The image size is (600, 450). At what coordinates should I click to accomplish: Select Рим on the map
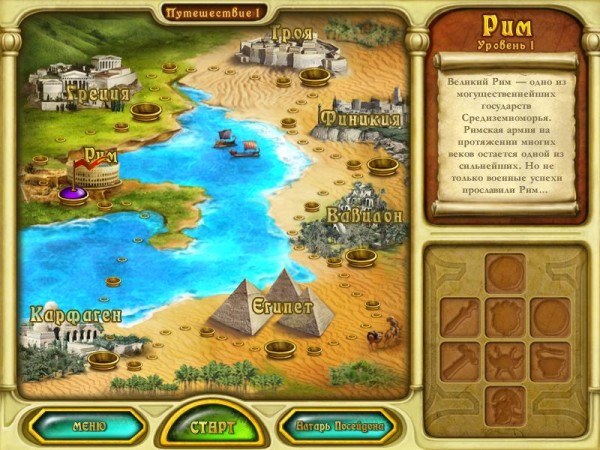pyautogui.click(x=98, y=170)
